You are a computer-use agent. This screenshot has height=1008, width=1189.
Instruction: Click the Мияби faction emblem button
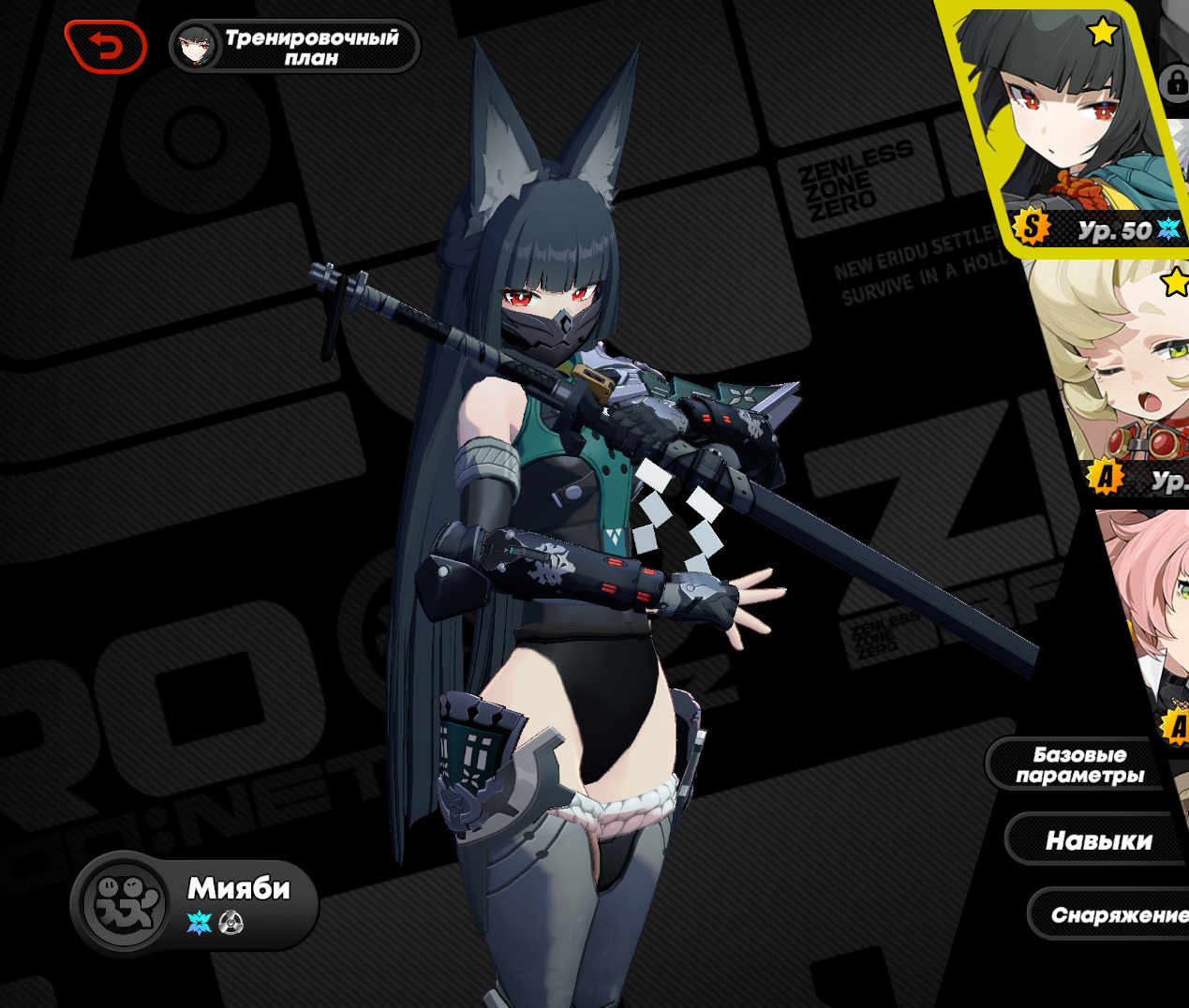click(124, 904)
